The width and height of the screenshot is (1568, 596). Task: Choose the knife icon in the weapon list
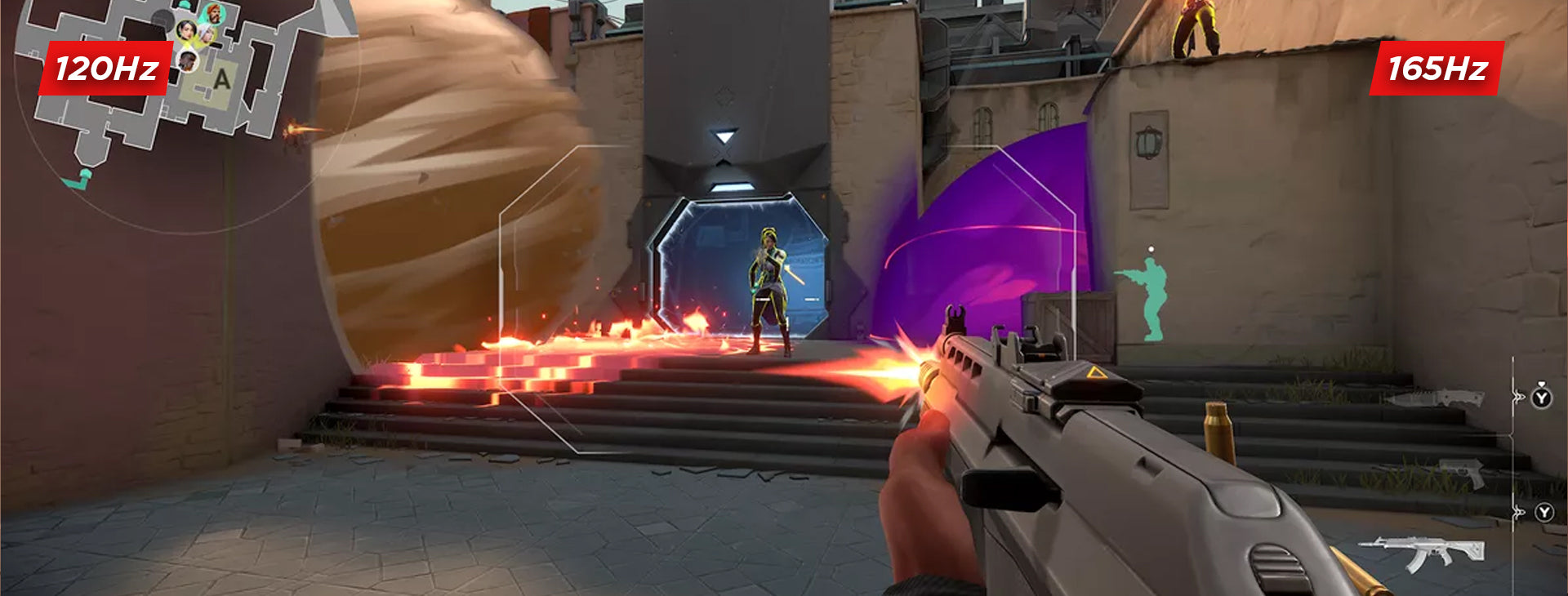click(x=1434, y=398)
